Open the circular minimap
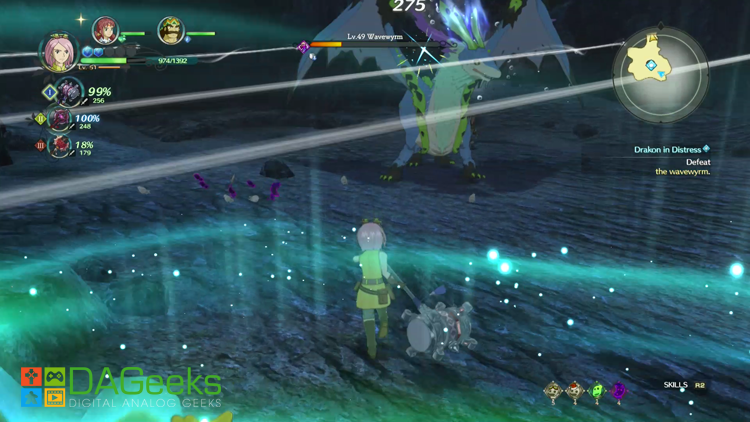Viewport: 750px width, 422px height. [660, 73]
